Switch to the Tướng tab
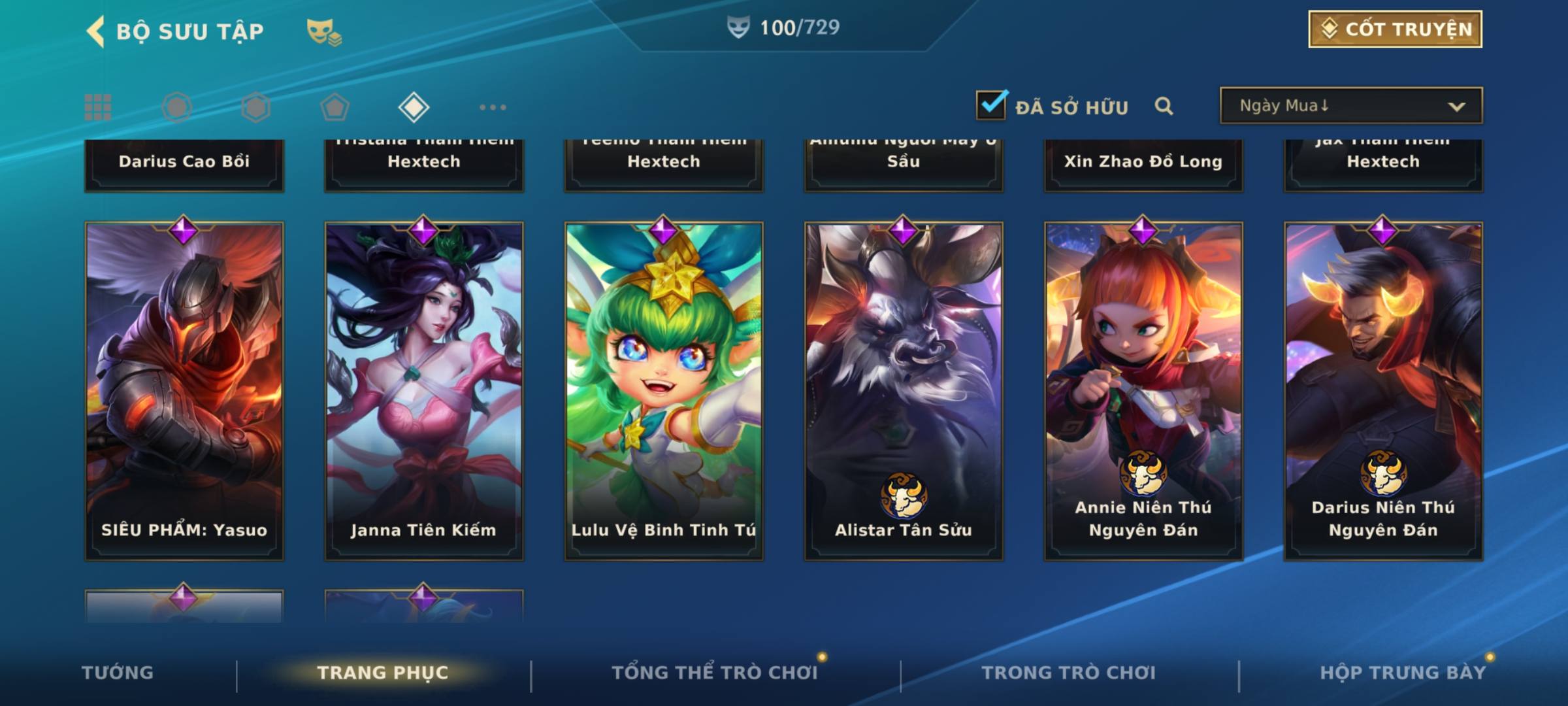This screenshot has height=706, width=1568. 118,673
